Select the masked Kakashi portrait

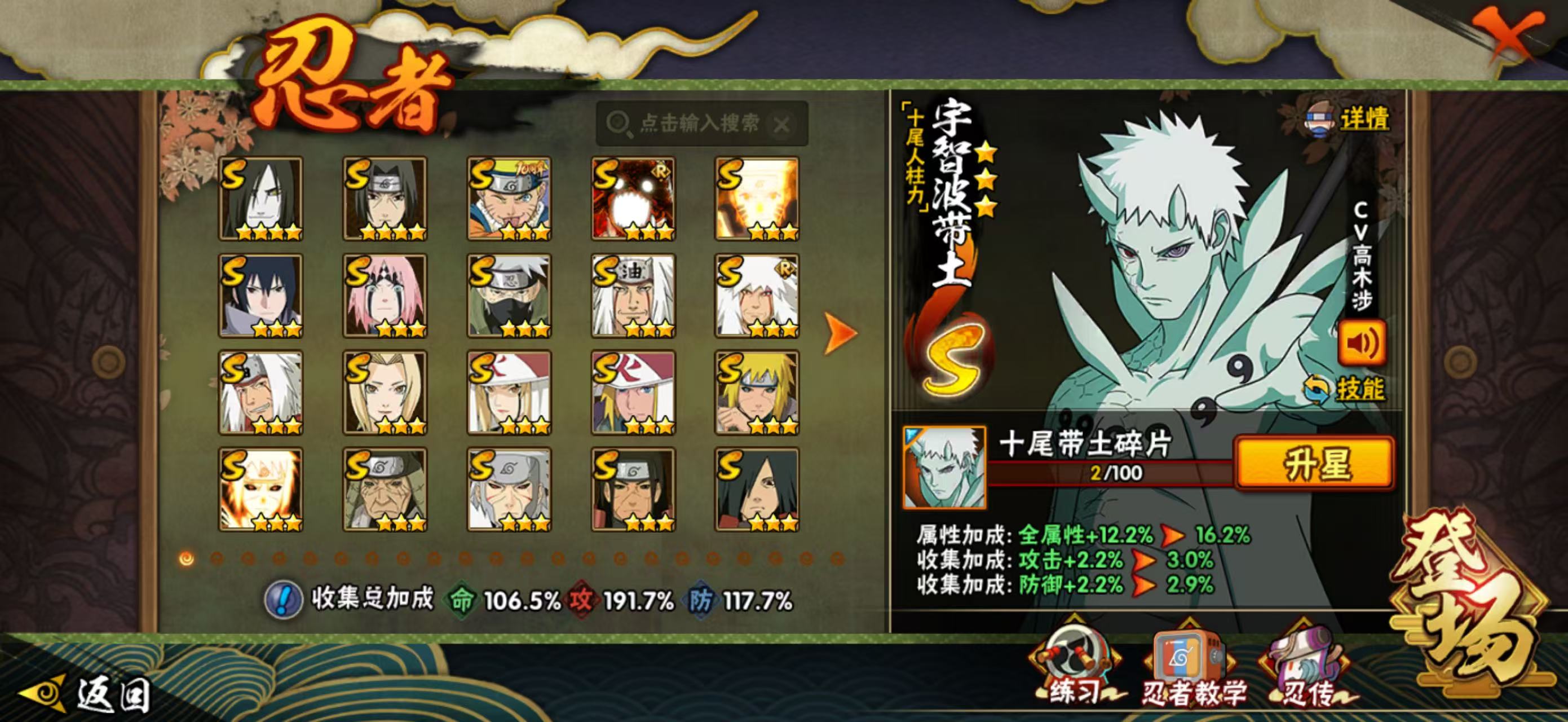509,296
